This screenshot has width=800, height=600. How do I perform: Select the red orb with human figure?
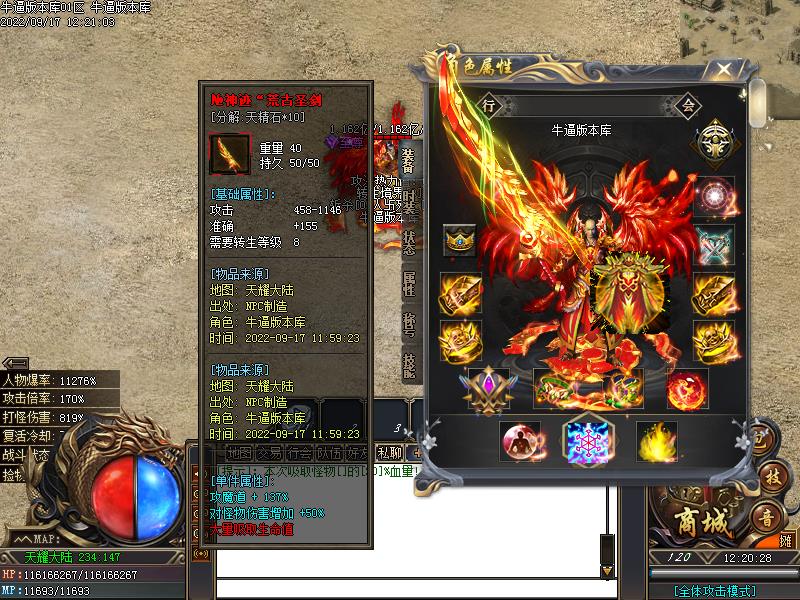click(x=520, y=441)
